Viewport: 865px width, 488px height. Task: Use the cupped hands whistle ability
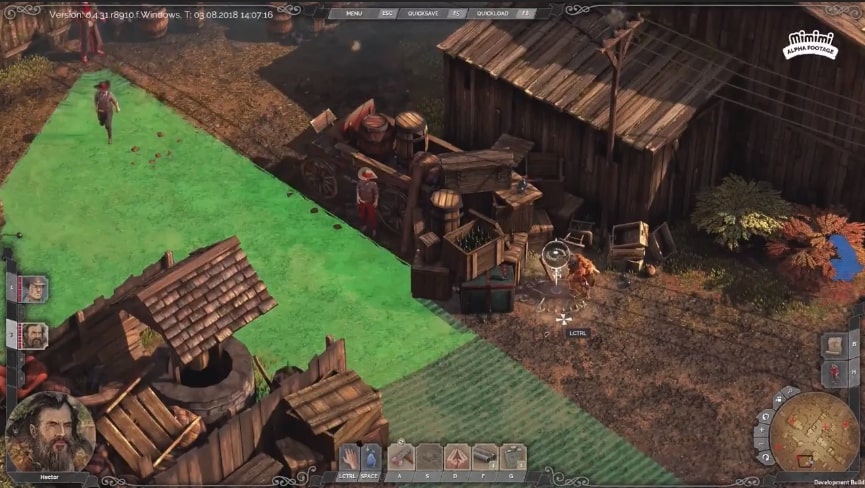[457, 457]
